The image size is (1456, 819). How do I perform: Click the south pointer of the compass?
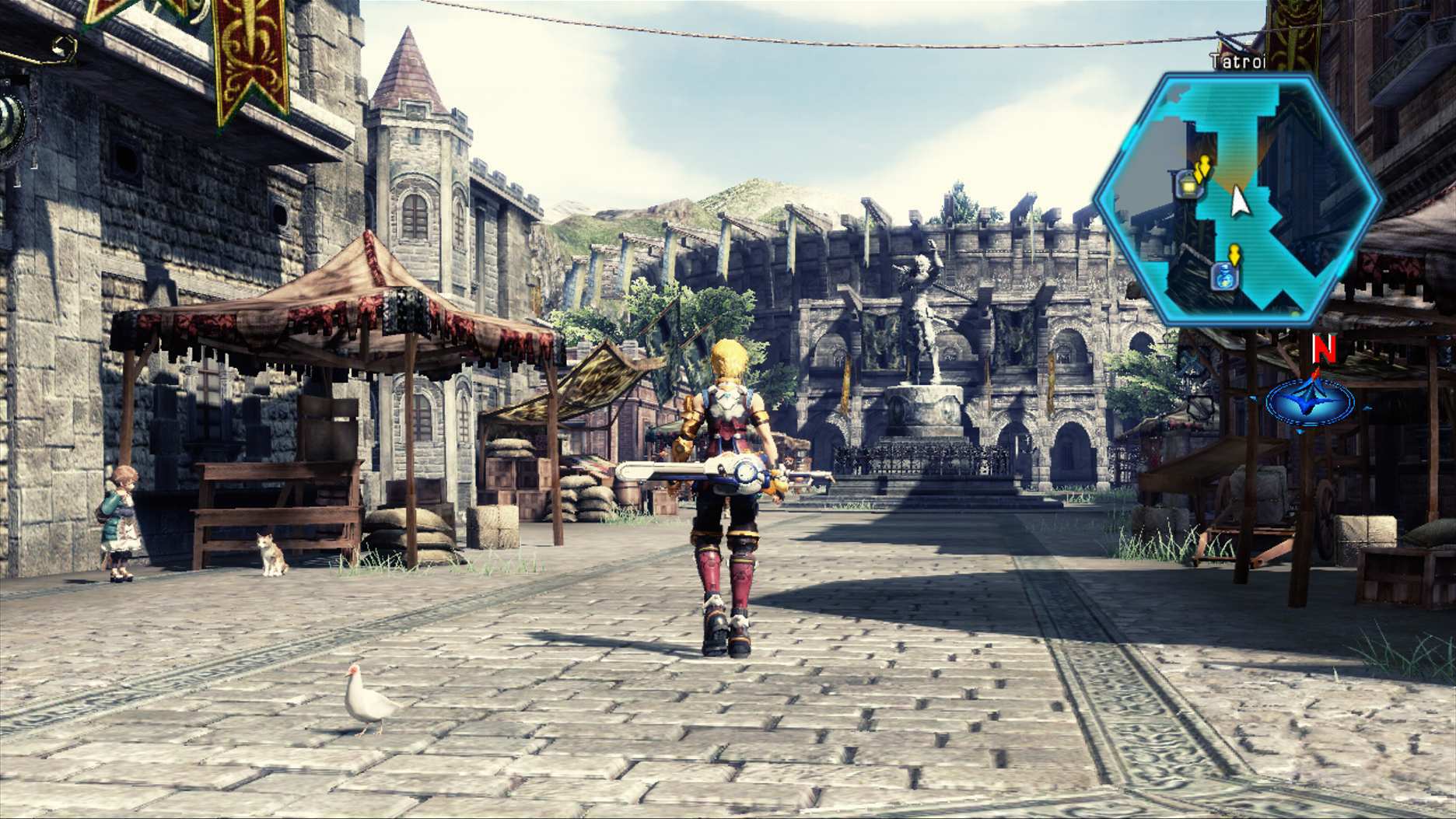1299,430
